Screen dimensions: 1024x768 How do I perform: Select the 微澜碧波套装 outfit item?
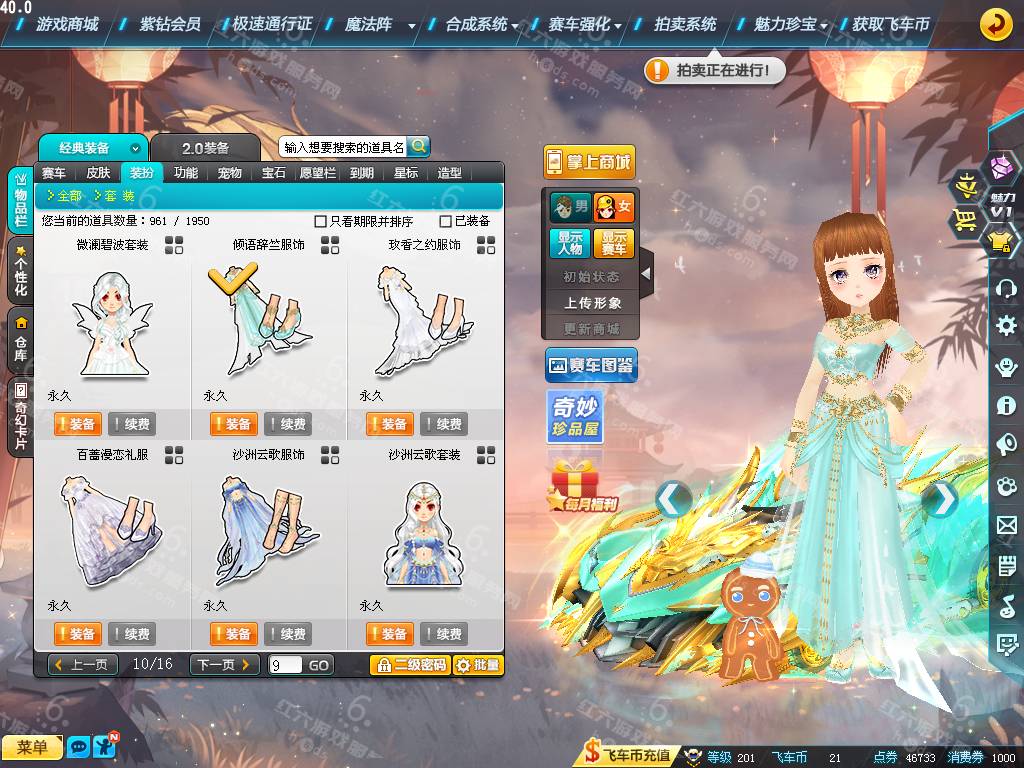112,320
